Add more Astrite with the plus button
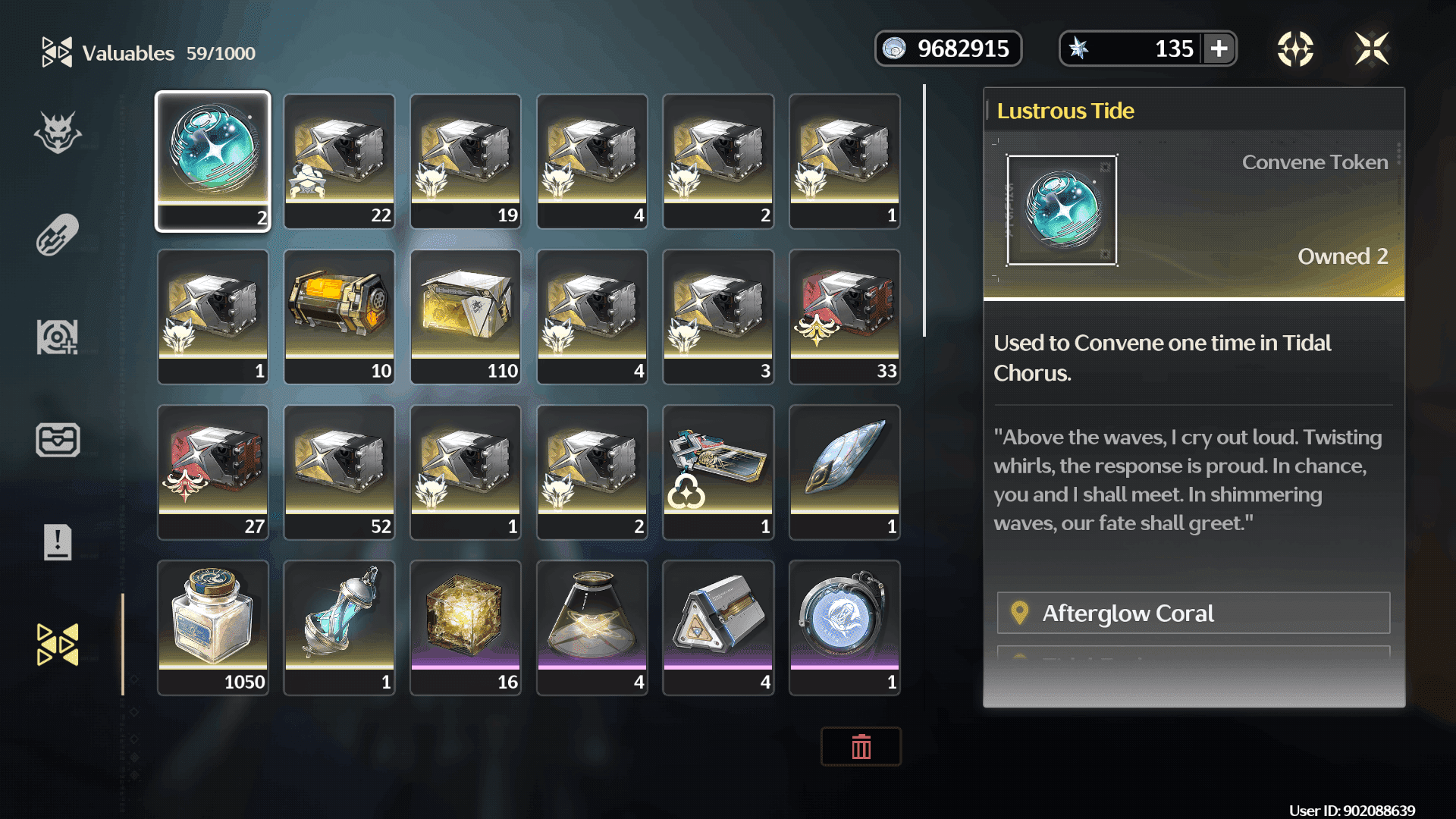 coord(1219,49)
